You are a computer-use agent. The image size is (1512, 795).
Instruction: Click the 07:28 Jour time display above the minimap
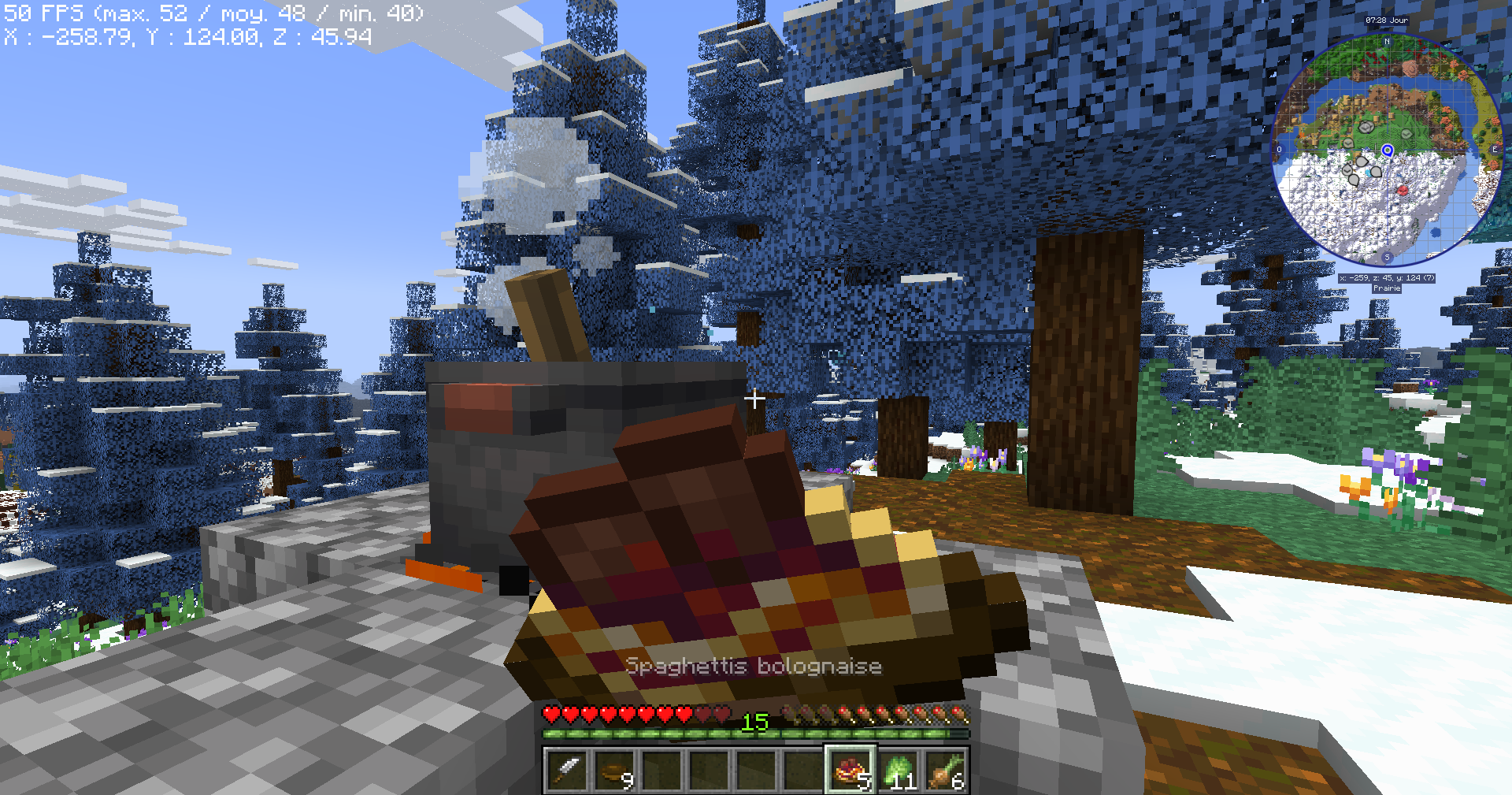(1387, 20)
